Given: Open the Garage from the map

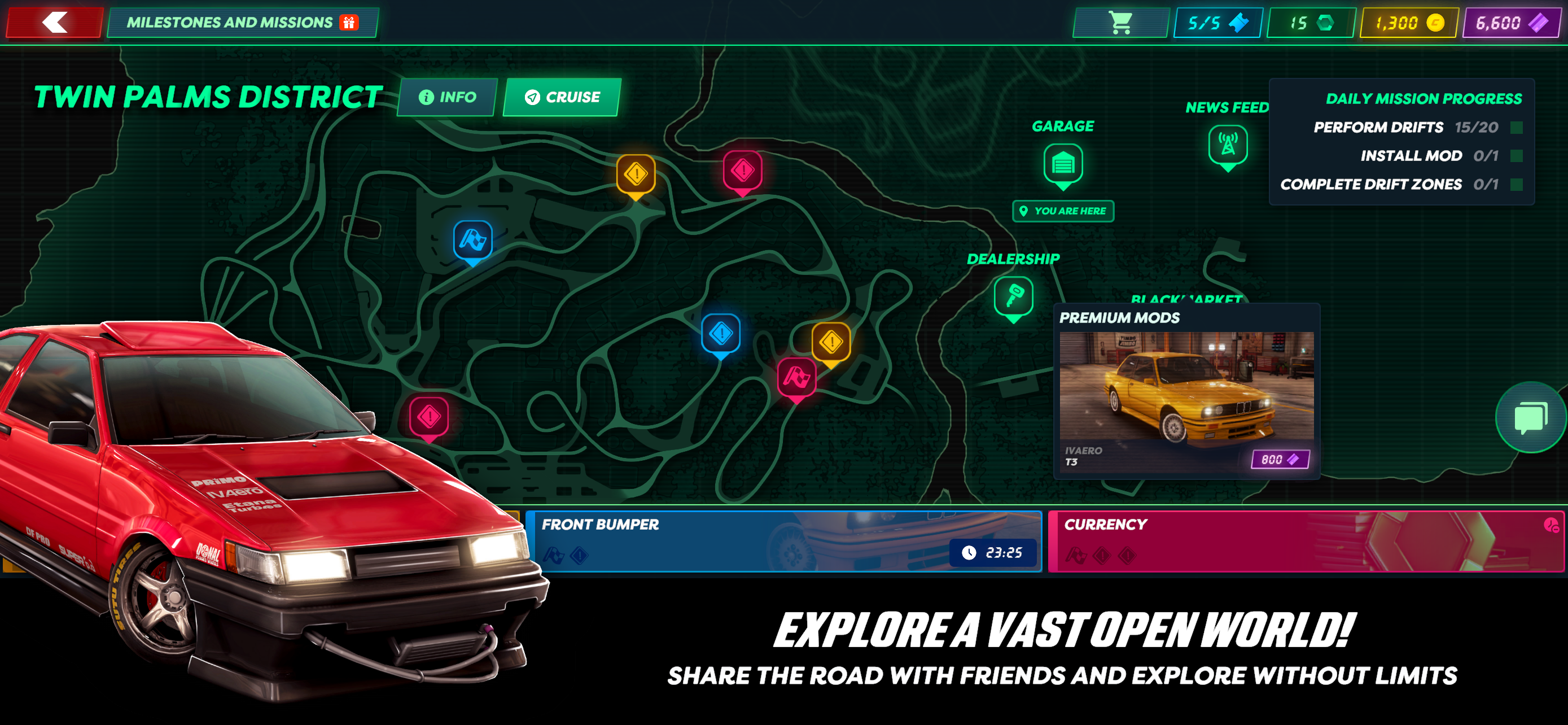Looking at the screenshot, I should coord(1063,165).
